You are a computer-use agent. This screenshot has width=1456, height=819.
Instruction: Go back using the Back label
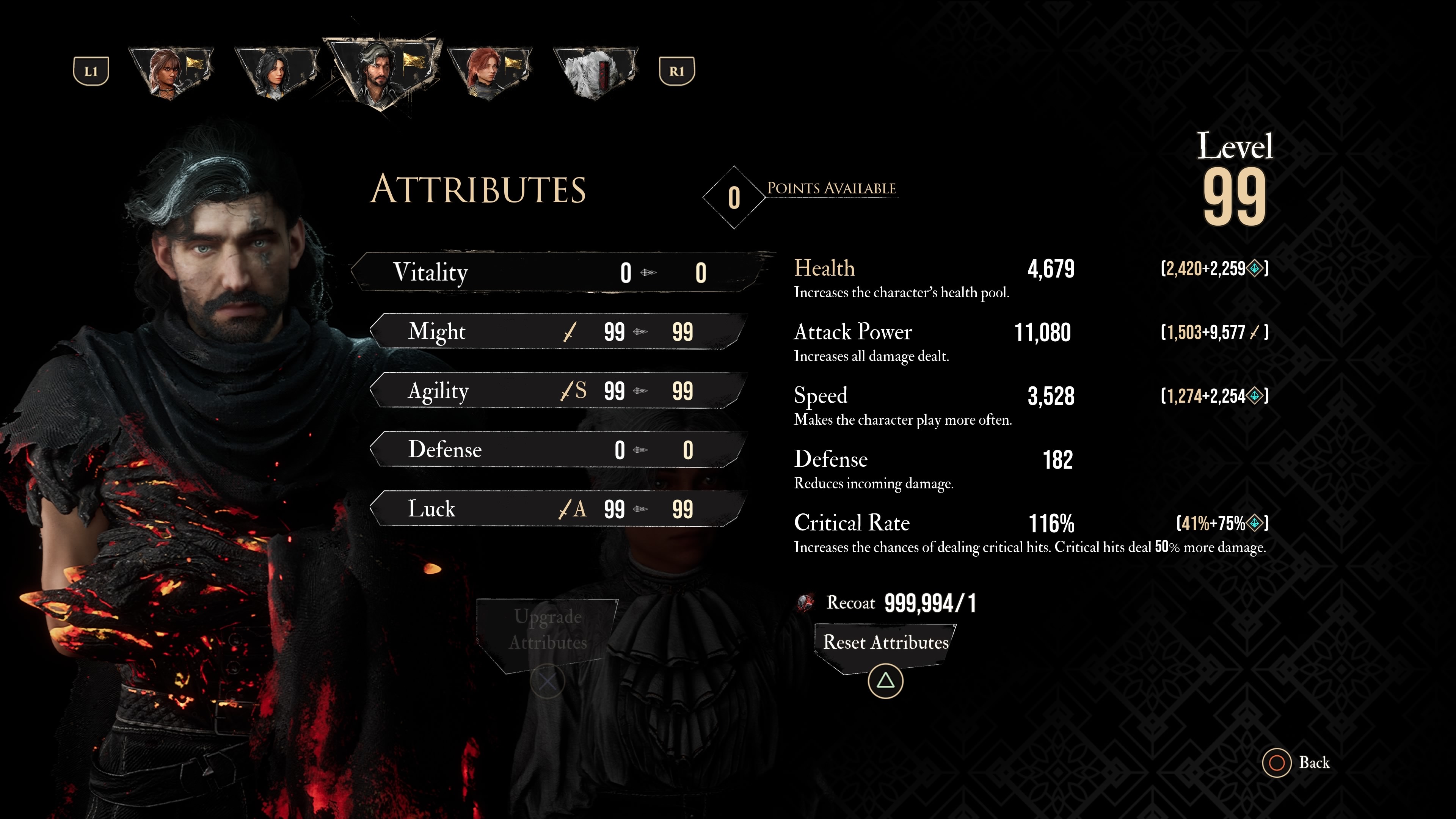1313,763
